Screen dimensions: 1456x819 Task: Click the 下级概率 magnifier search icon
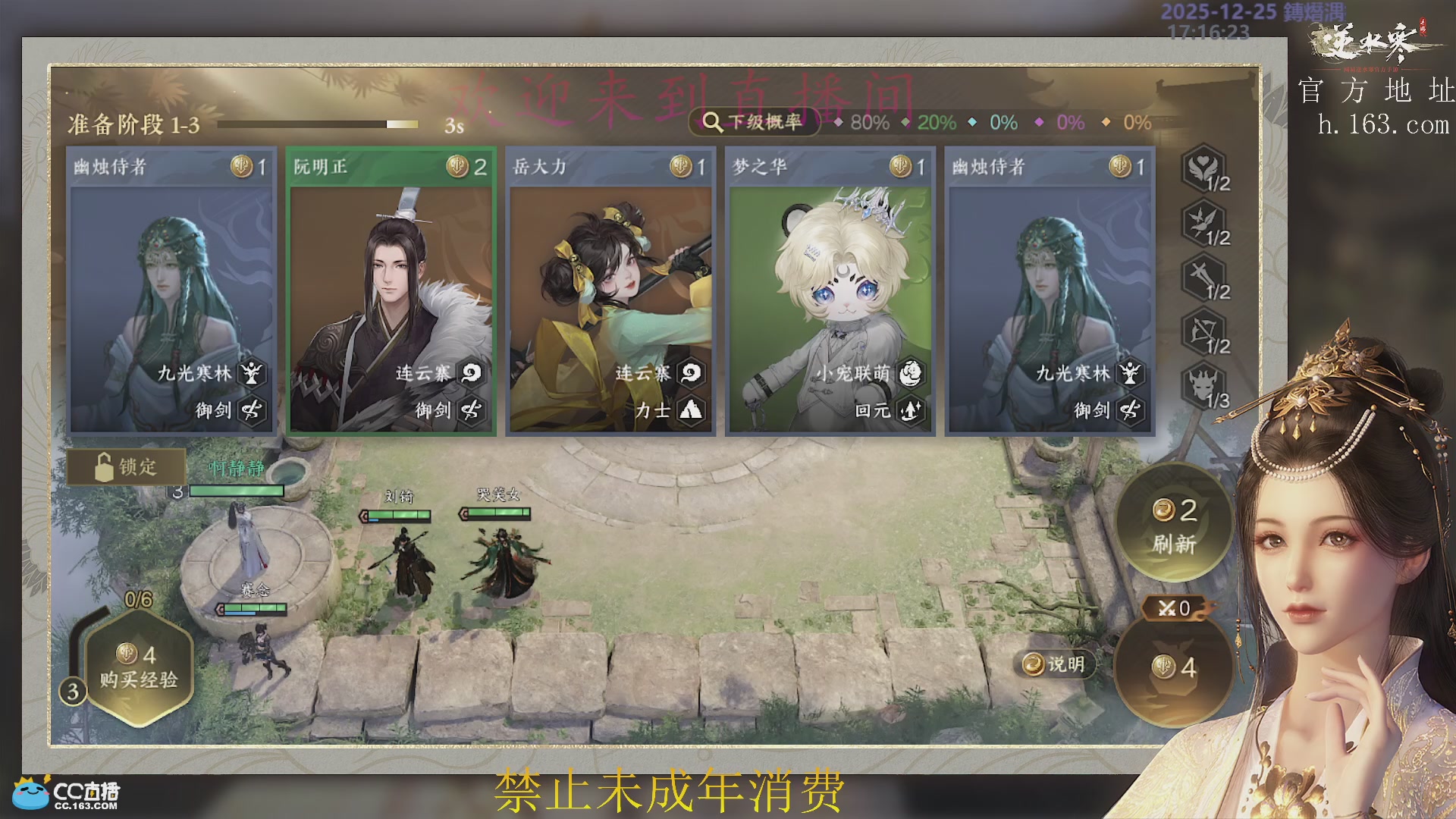pos(711,121)
